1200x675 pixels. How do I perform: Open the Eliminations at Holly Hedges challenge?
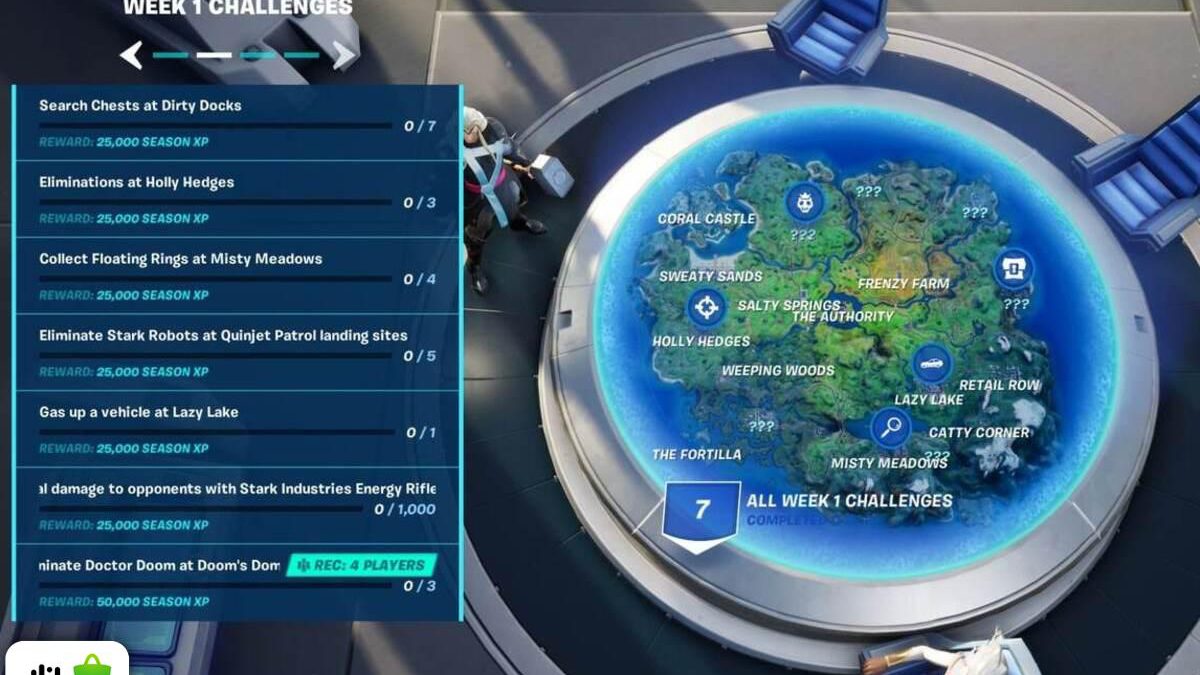[237, 199]
